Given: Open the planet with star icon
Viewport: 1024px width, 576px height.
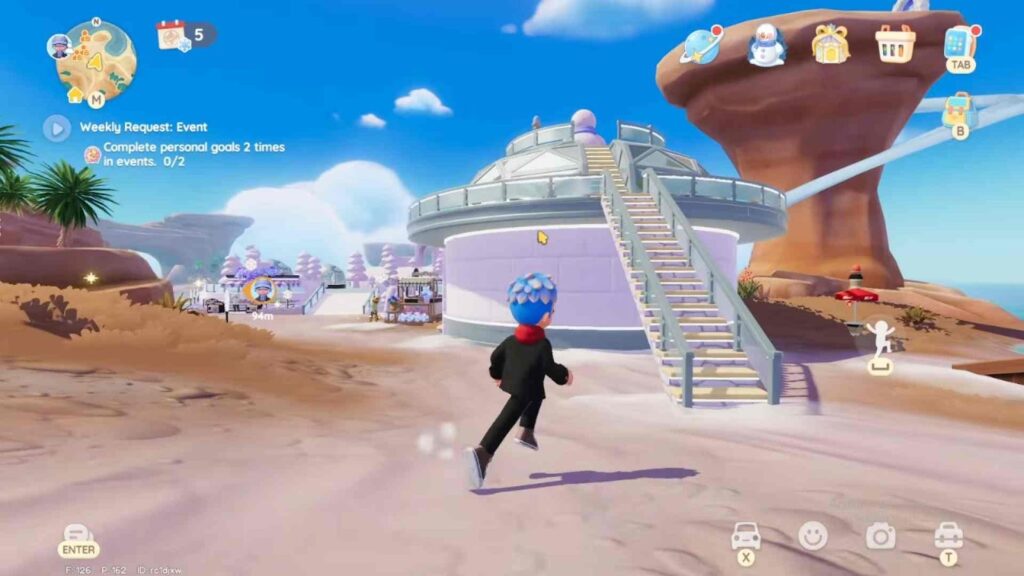Looking at the screenshot, I should pos(701,45).
